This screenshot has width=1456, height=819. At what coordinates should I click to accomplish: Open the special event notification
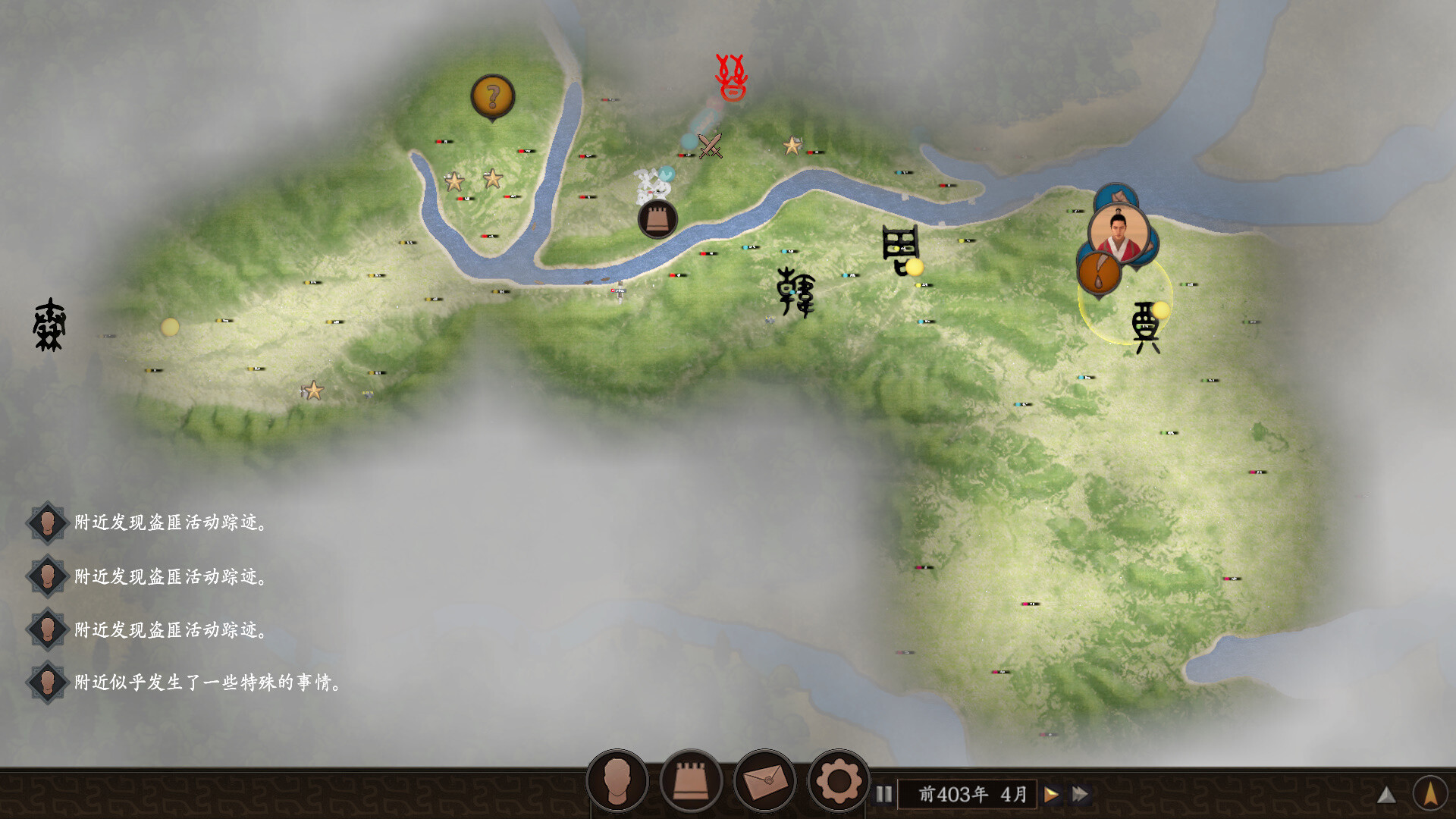(x=206, y=682)
